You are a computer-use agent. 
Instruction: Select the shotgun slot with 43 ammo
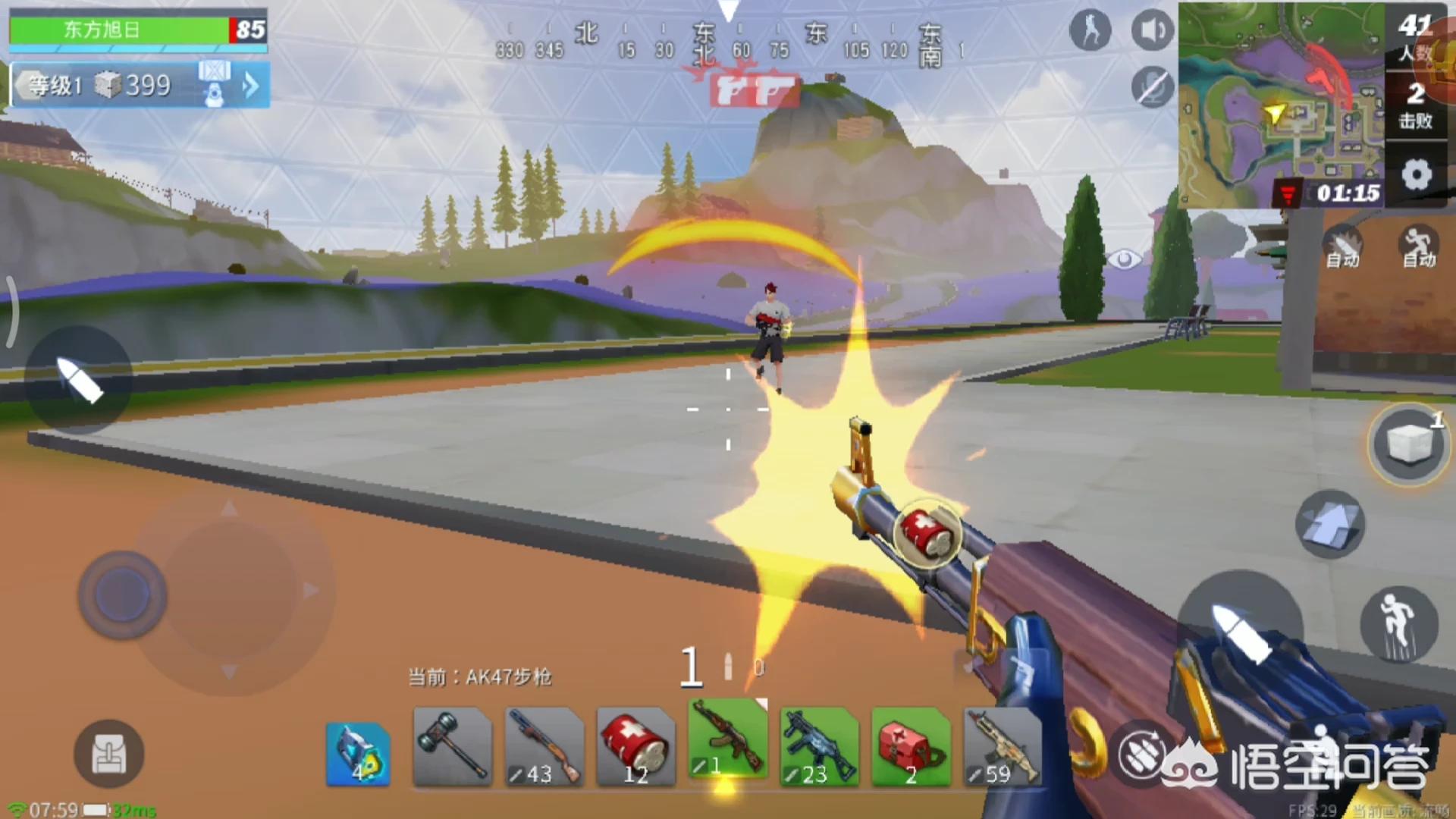544,746
